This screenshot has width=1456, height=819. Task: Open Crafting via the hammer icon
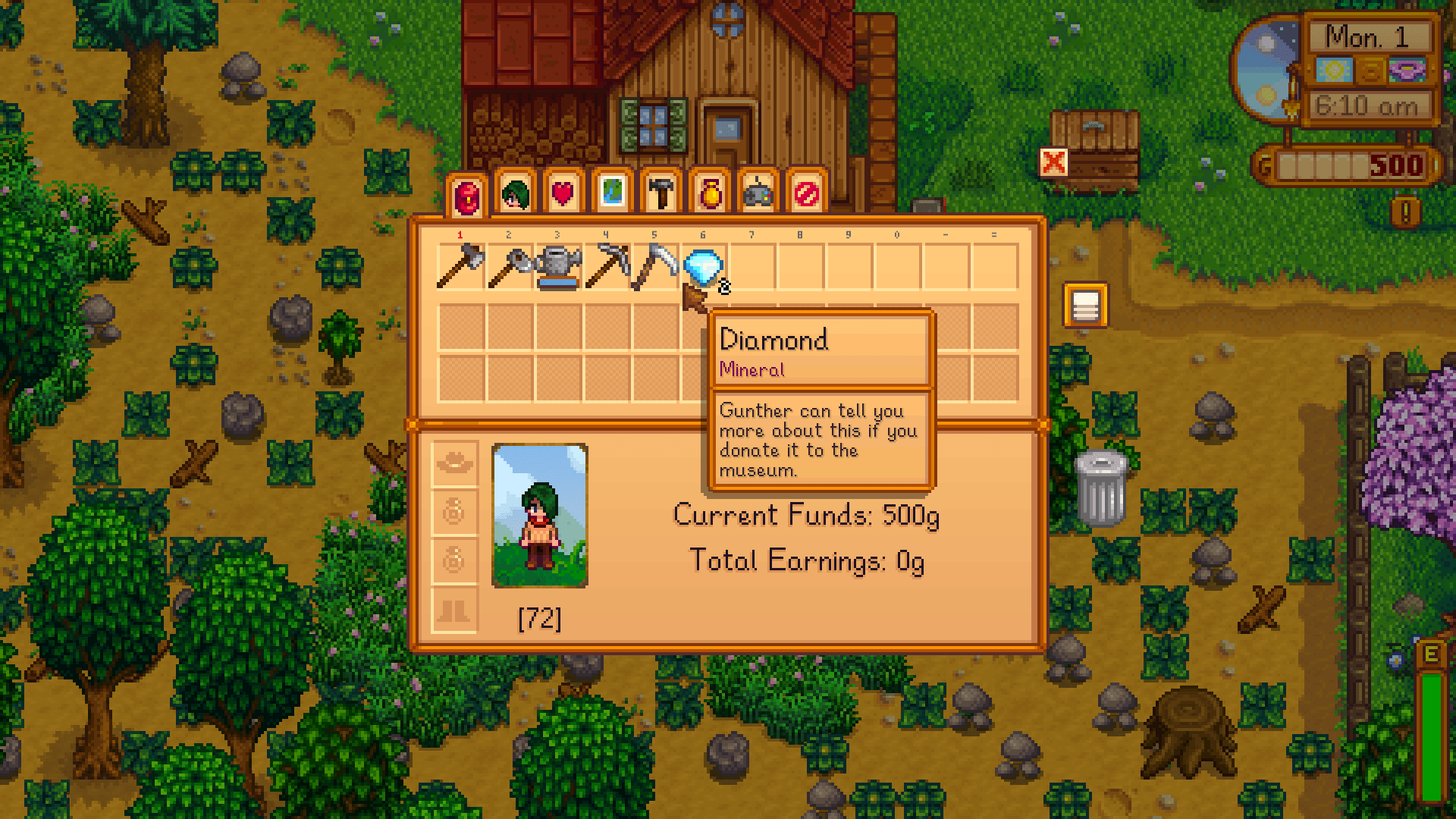coord(660,193)
